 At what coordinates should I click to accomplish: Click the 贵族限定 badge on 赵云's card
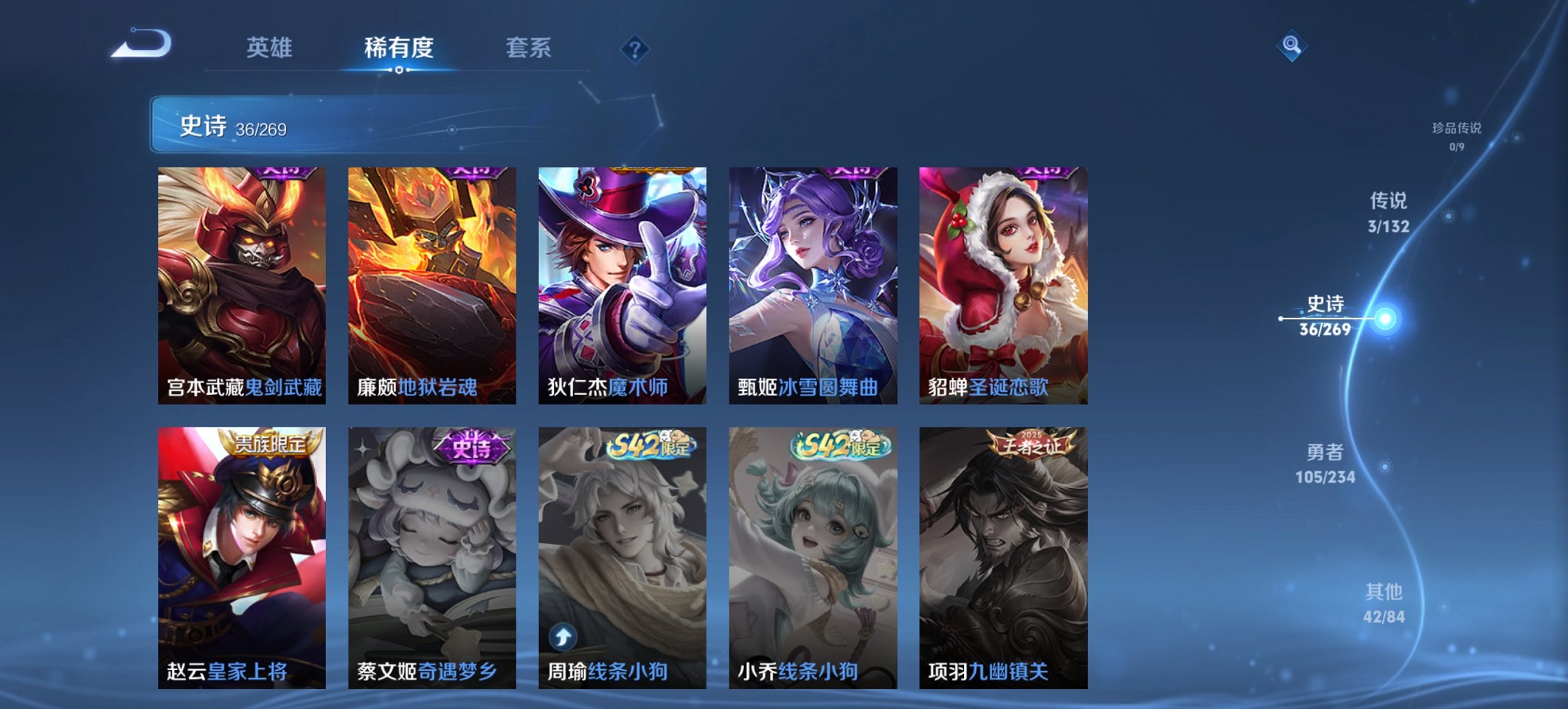(x=270, y=443)
